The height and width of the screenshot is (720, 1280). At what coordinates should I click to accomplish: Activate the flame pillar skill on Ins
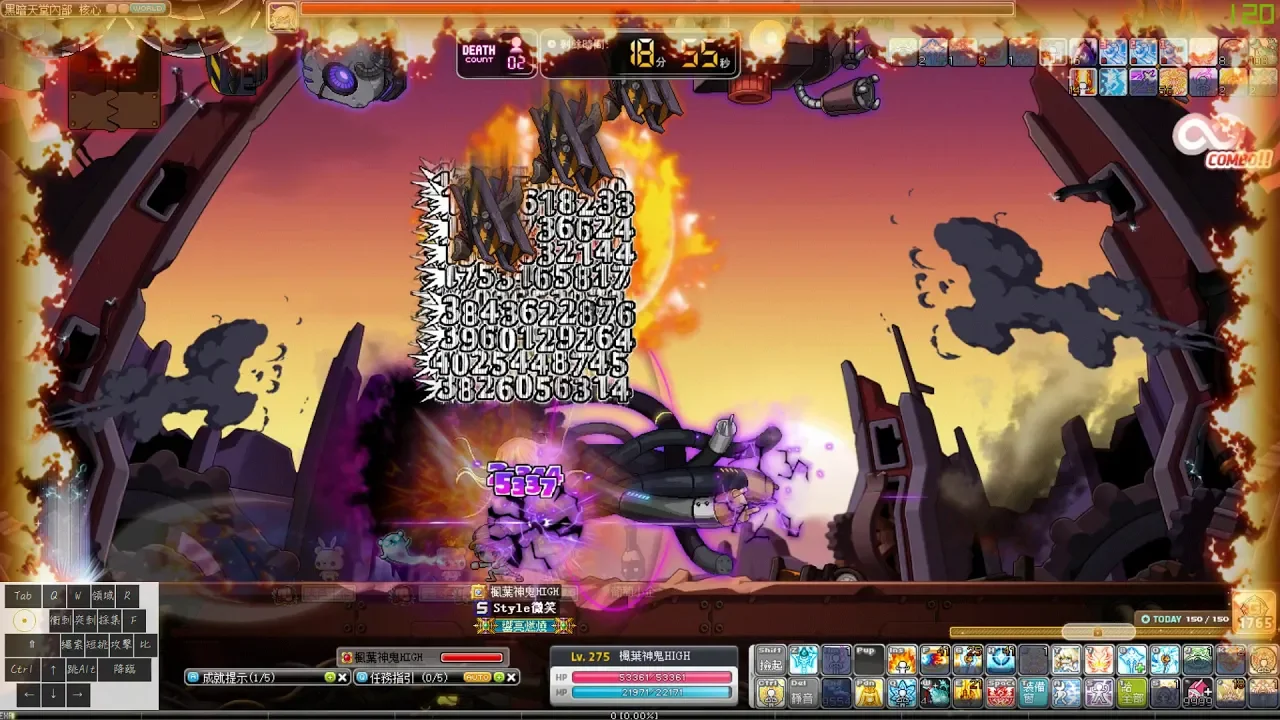pos(902,660)
